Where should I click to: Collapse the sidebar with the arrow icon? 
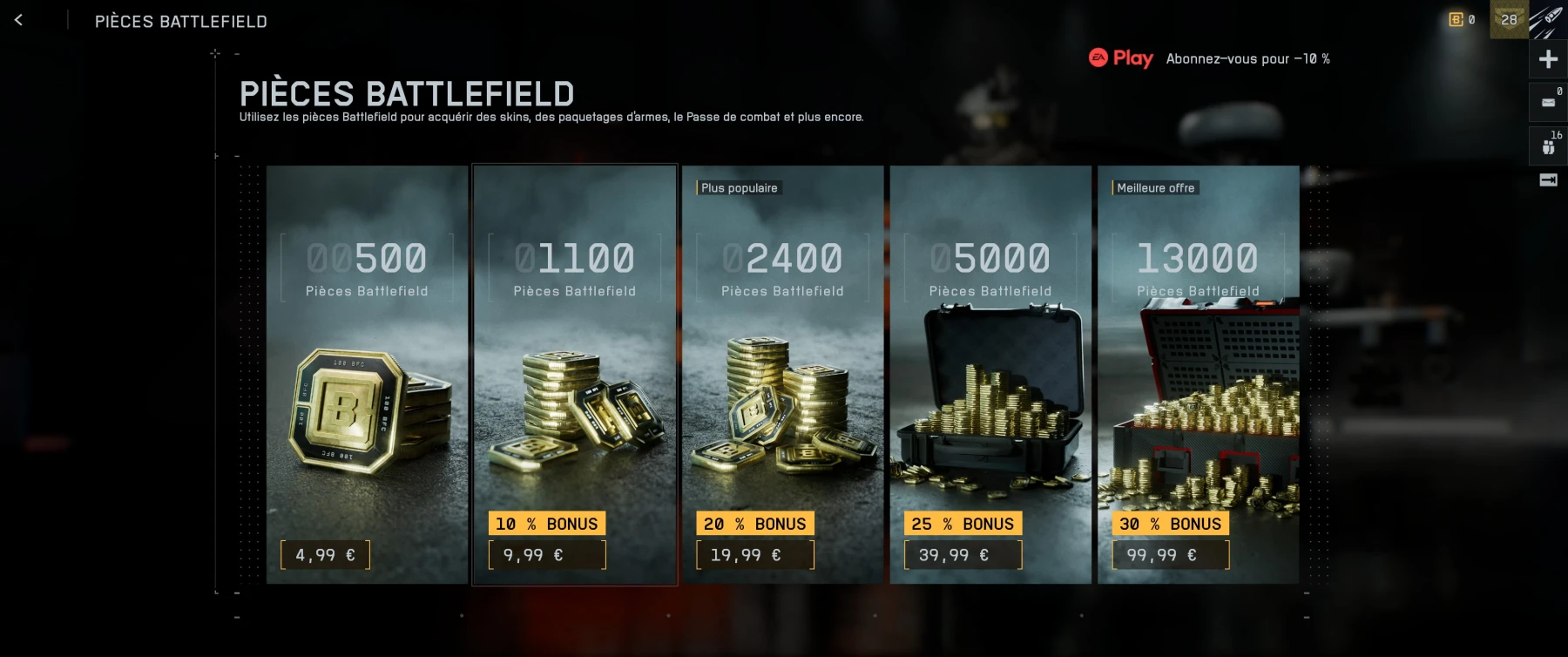[x=1548, y=180]
